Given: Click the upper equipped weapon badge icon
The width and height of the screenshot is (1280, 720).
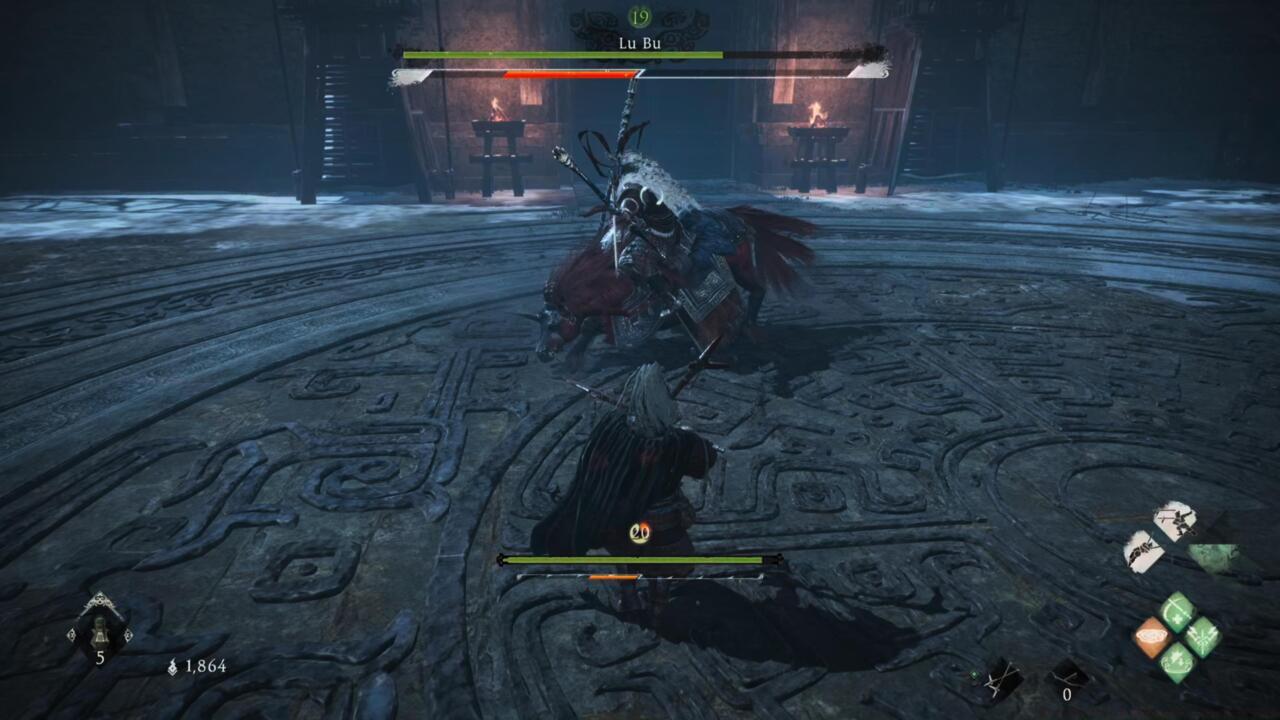Looking at the screenshot, I should tap(1175, 521).
